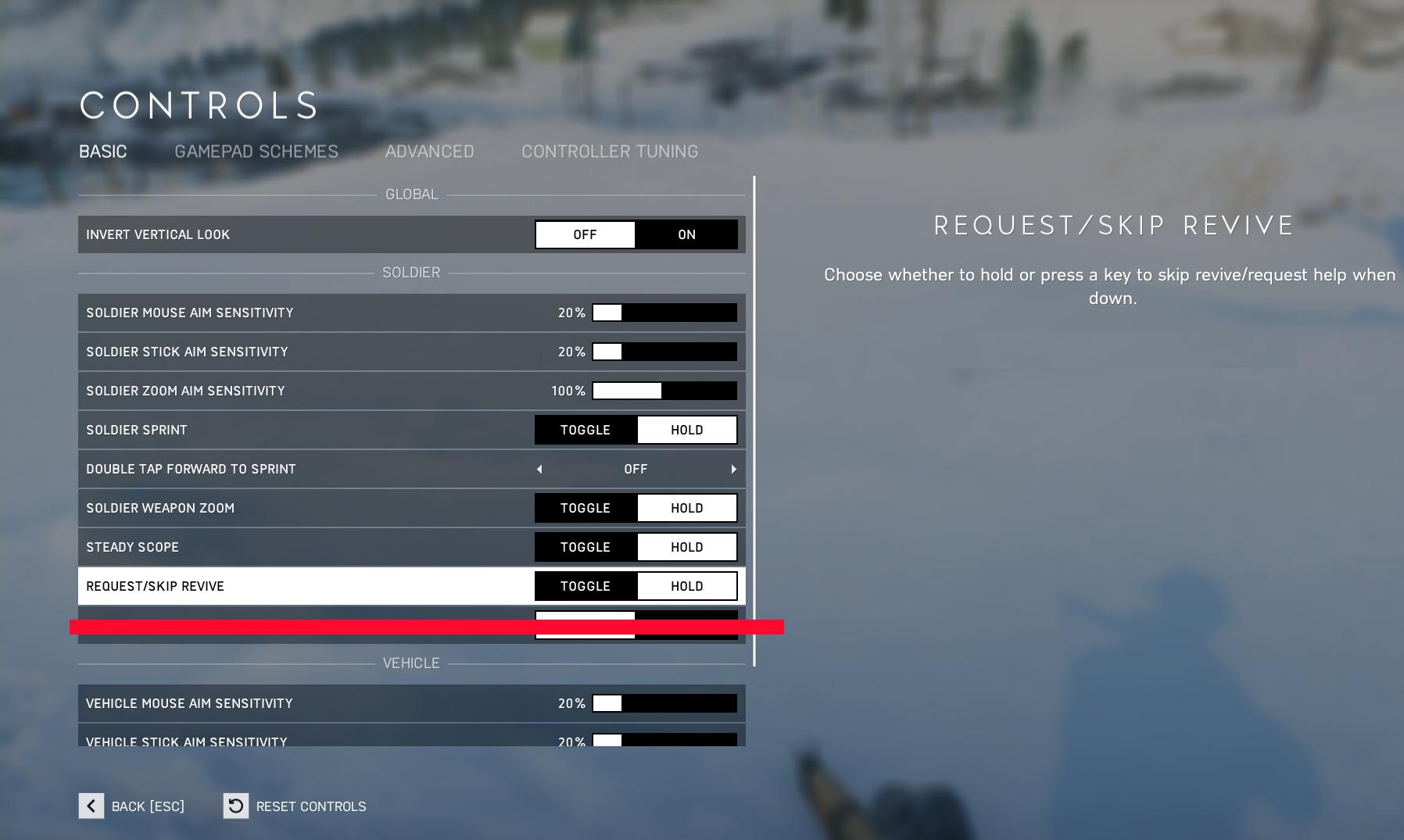1404x840 pixels.
Task: Choose Hold for Soldier Sprint
Action: (686, 430)
